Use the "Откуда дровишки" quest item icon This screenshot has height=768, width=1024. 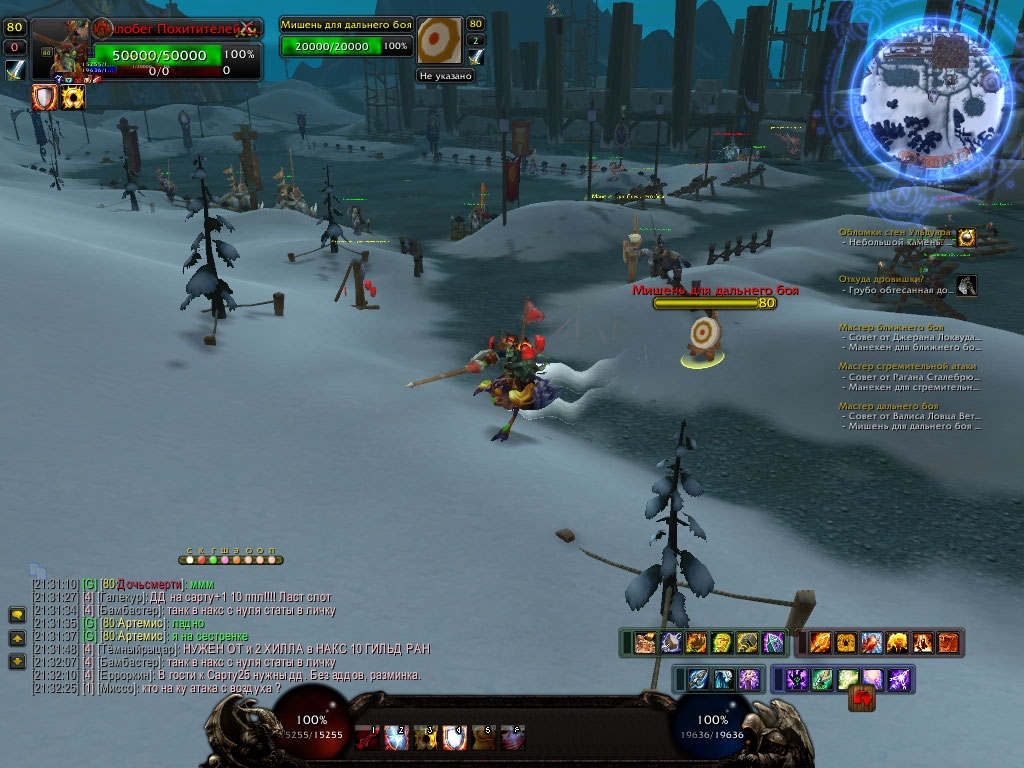coord(966,286)
